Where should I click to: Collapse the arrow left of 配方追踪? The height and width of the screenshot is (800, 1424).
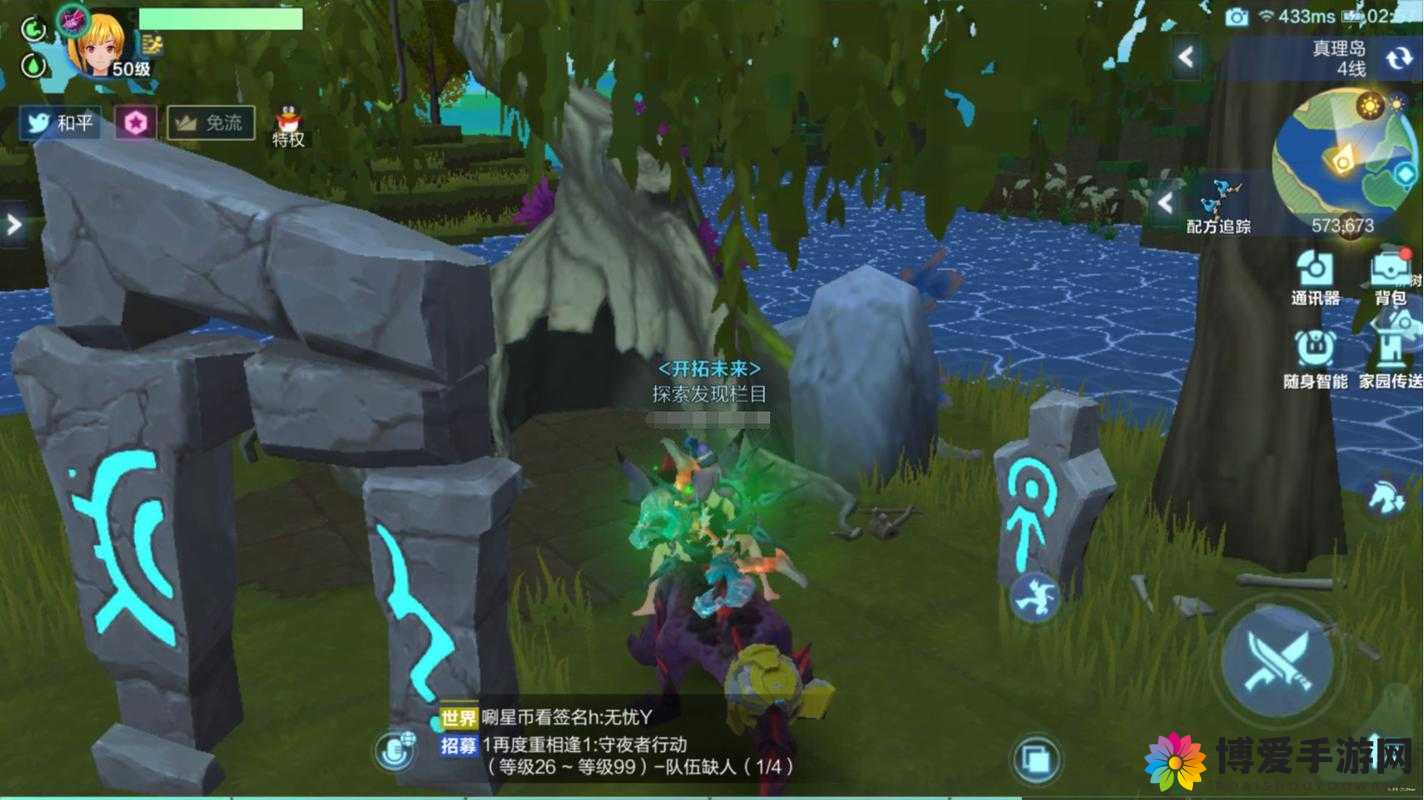[1165, 203]
